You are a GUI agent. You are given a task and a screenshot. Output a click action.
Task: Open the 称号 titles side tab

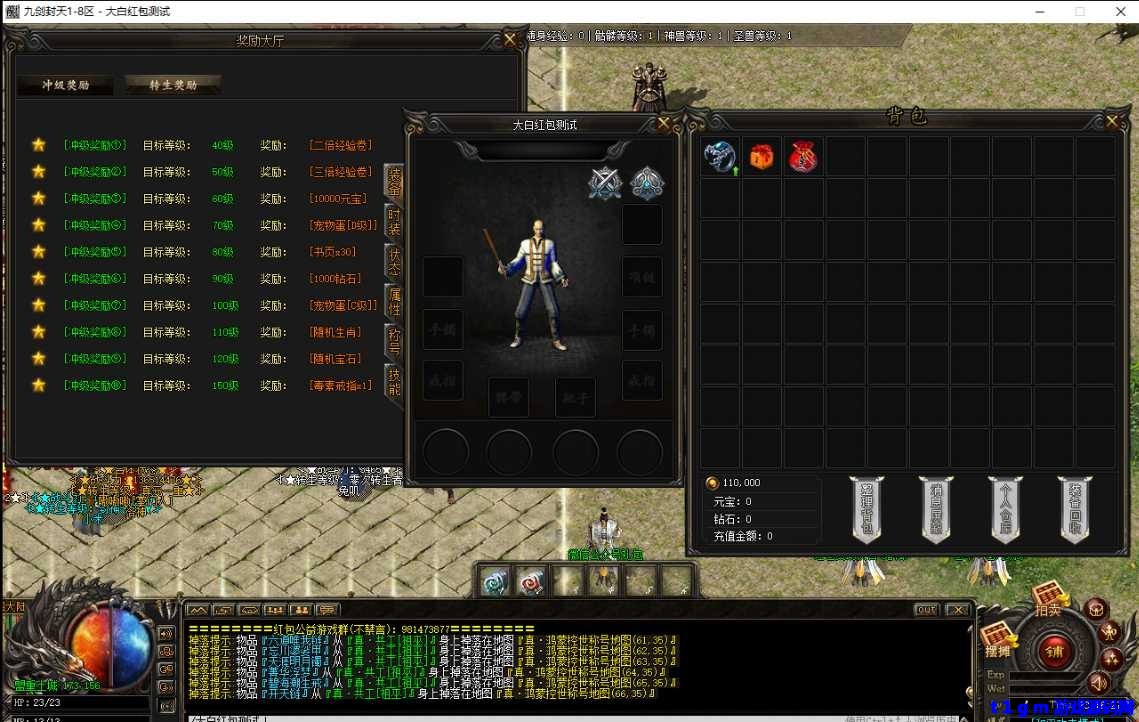tap(394, 341)
